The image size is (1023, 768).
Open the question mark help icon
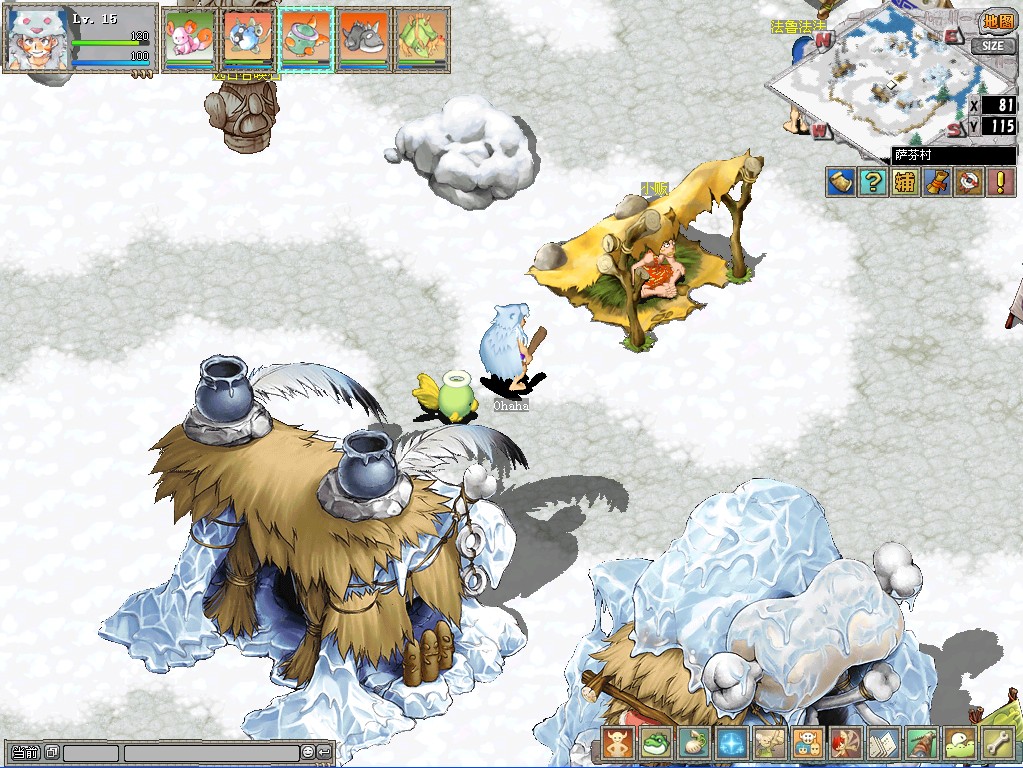pos(873,182)
